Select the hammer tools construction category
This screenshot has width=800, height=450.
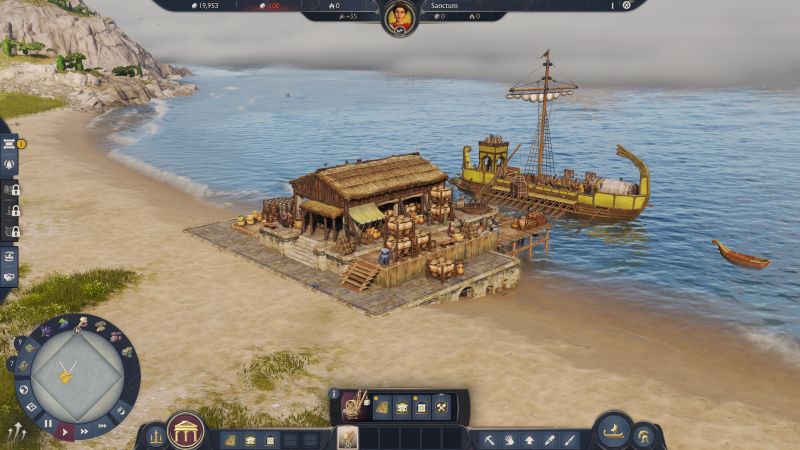click(440, 407)
